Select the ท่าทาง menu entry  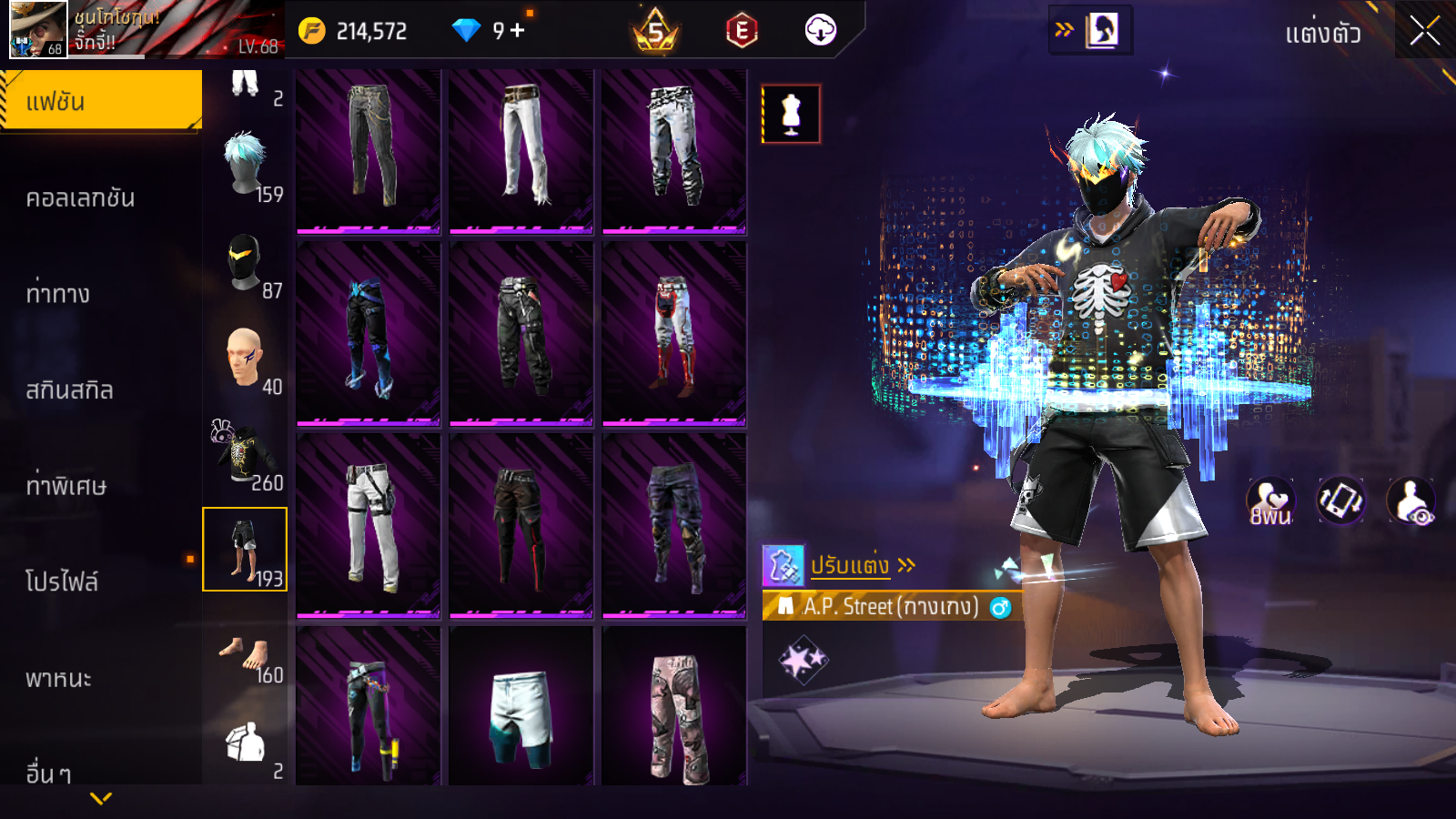coord(58,294)
